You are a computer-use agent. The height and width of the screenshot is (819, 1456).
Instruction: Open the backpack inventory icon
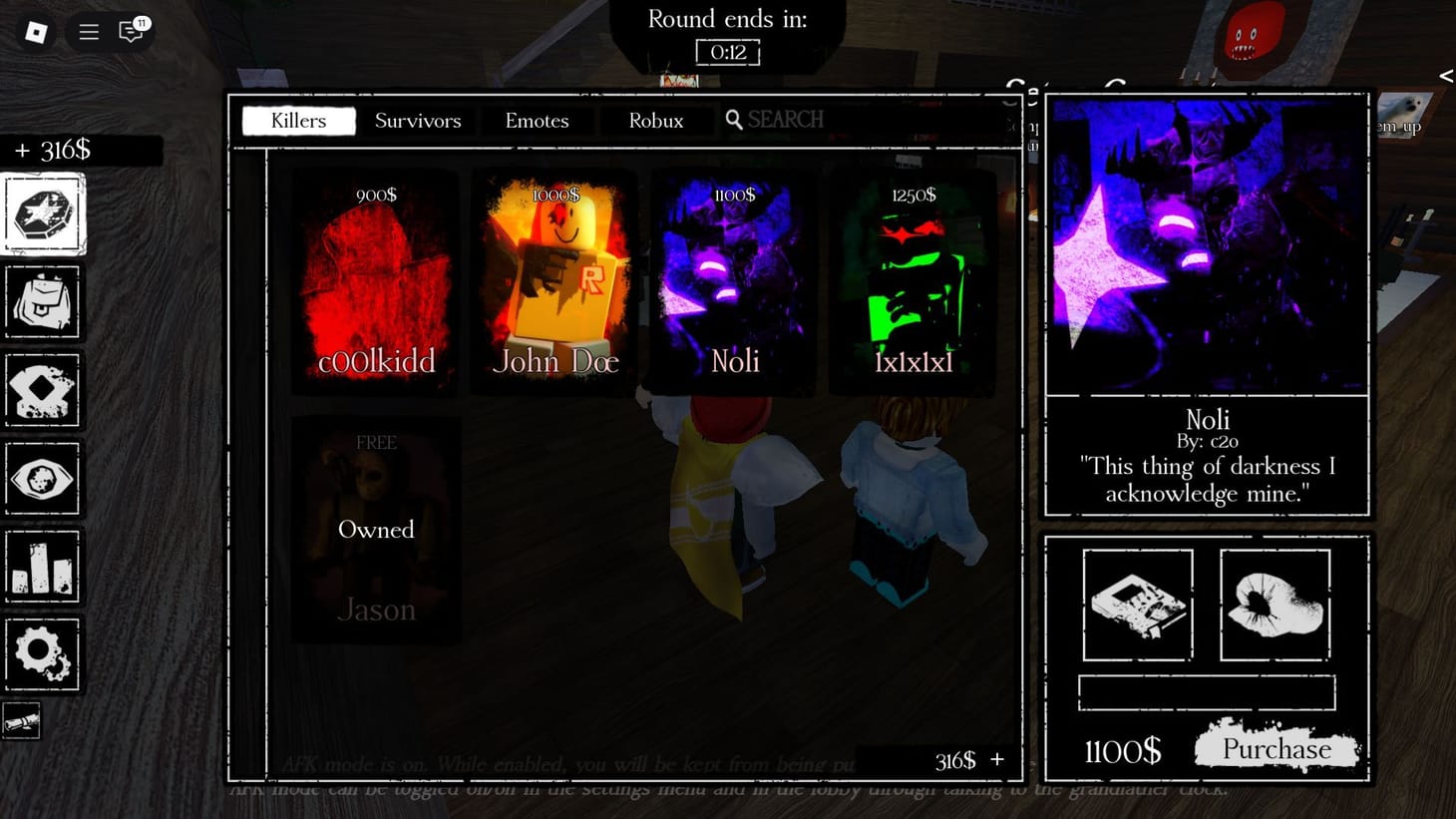click(43, 301)
